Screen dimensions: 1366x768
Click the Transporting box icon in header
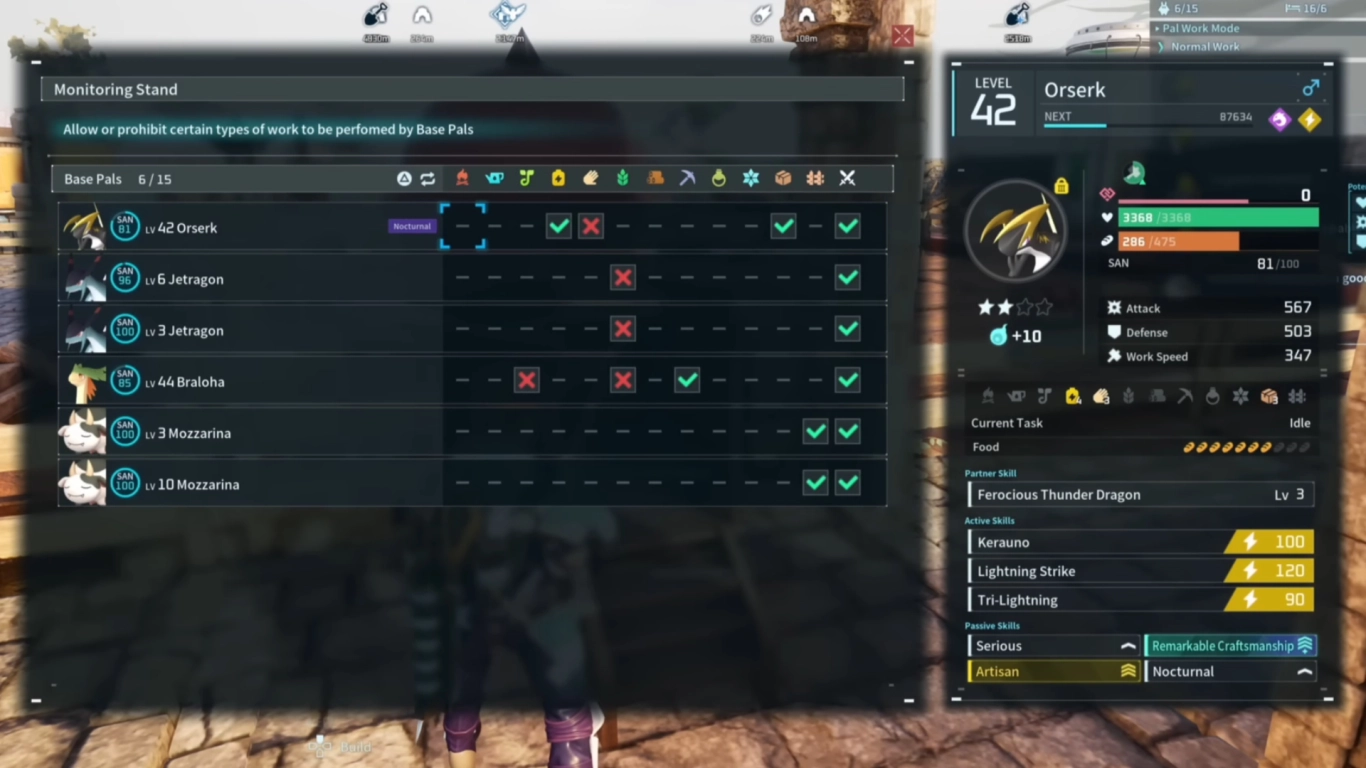pyautogui.click(x=783, y=178)
